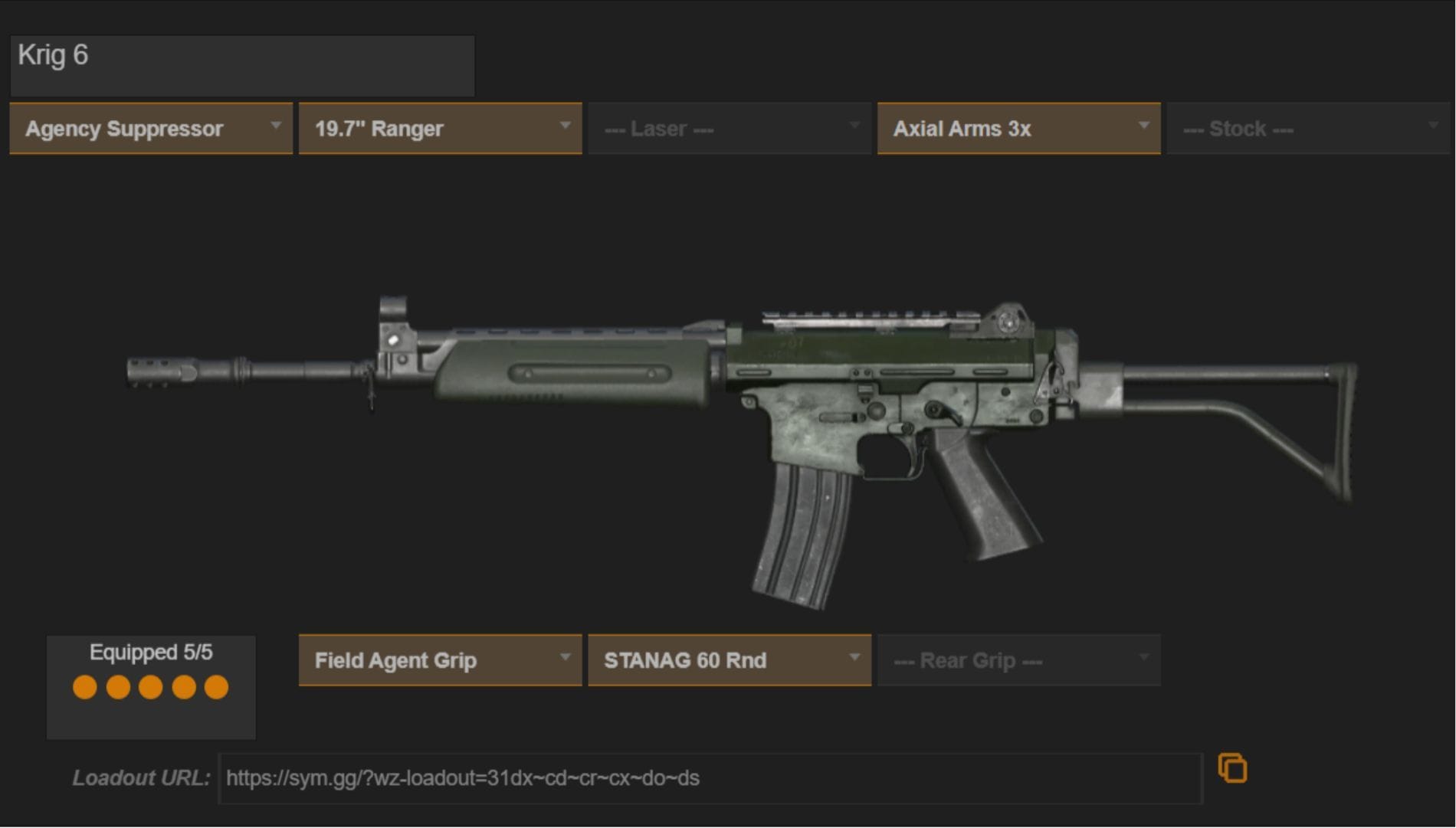Click the fifth orange equipped attachment dot
The image size is (1456, 828).
tap(218, 687)
